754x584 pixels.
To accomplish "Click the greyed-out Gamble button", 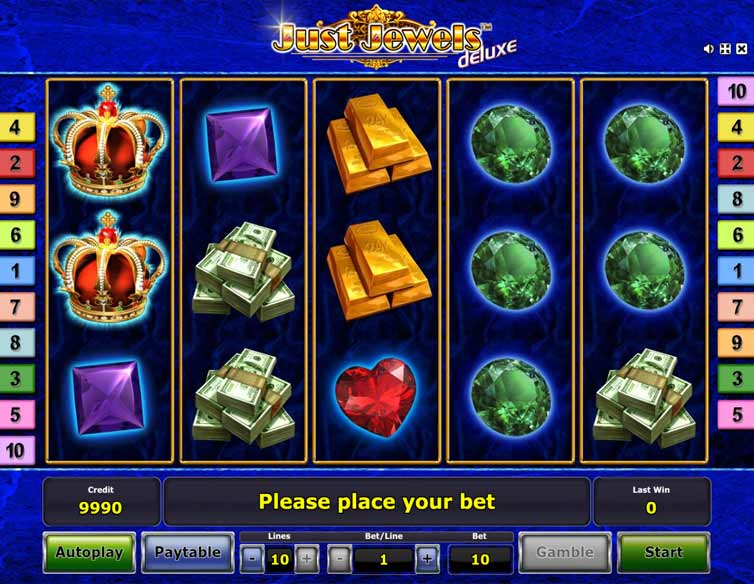I will [x=565, y=552].
